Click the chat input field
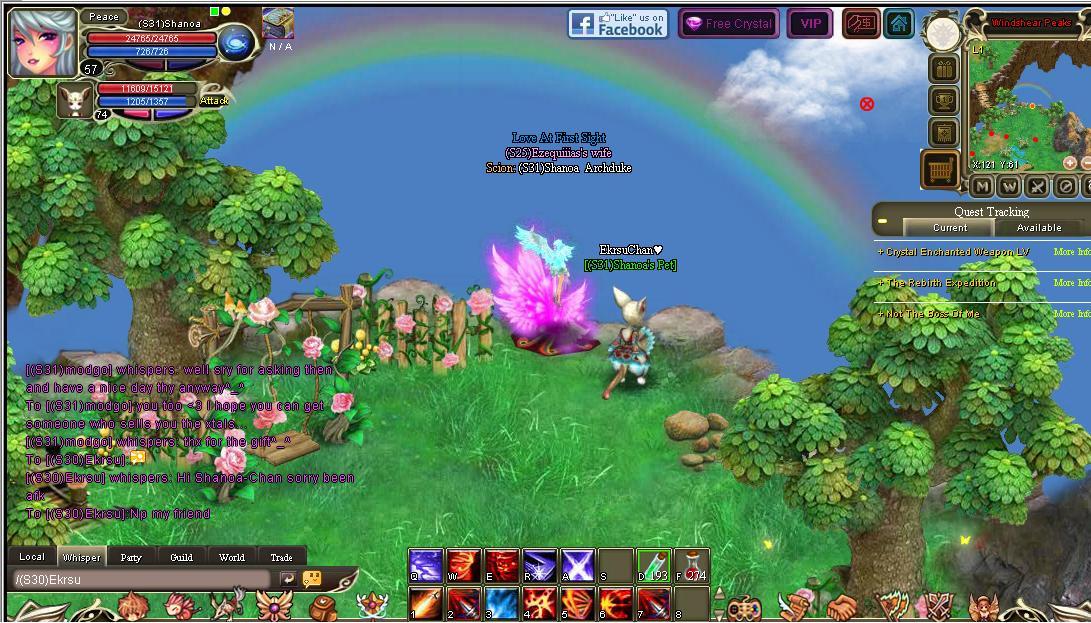 140,579
